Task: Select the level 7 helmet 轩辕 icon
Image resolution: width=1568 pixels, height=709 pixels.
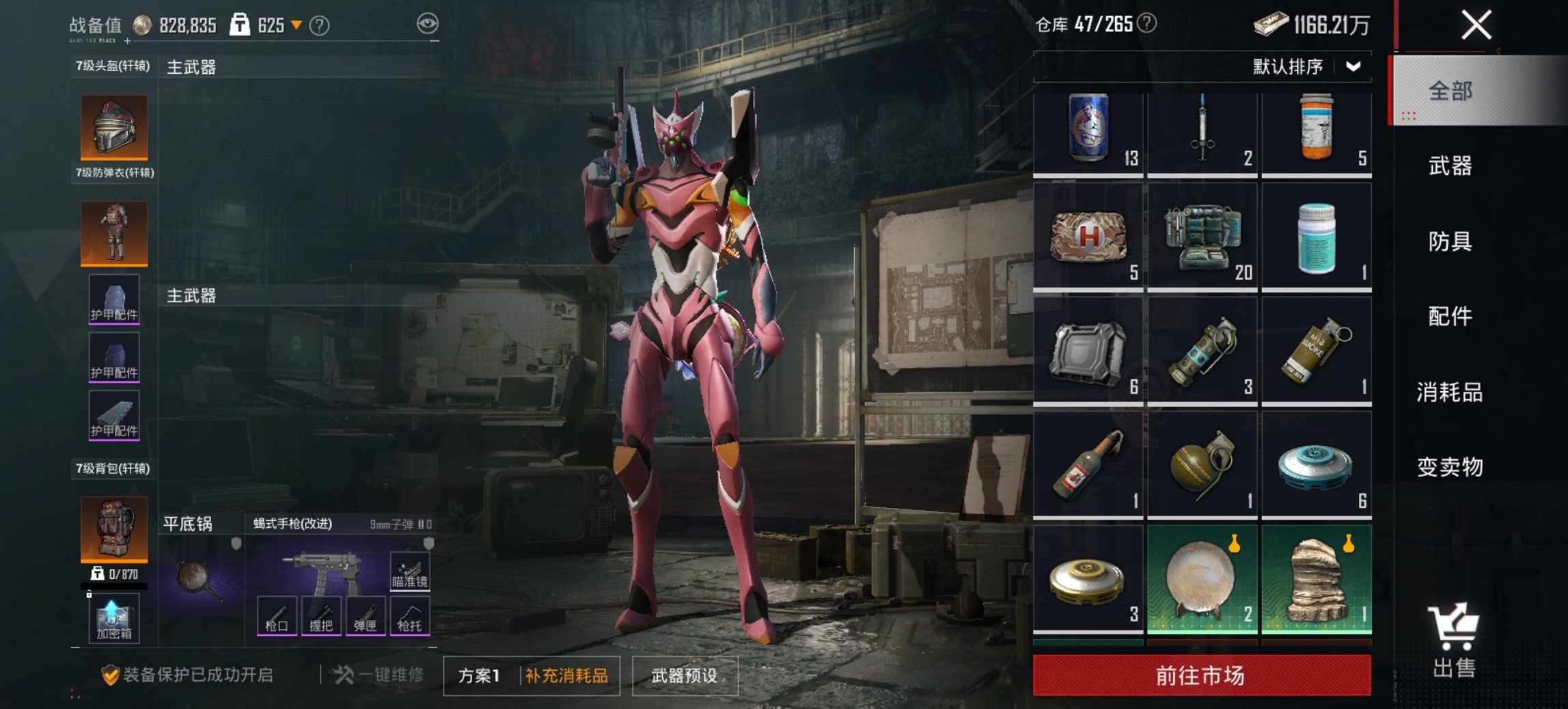Action: tap(114, 127)
